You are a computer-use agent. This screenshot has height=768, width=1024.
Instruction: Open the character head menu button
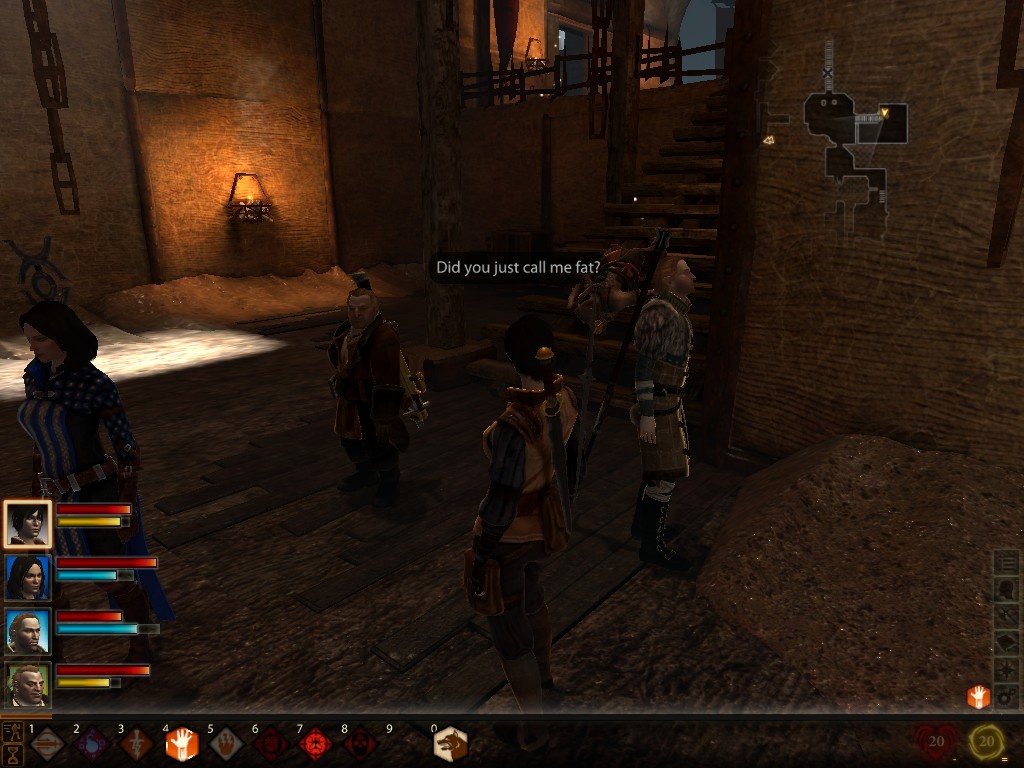1007,590
